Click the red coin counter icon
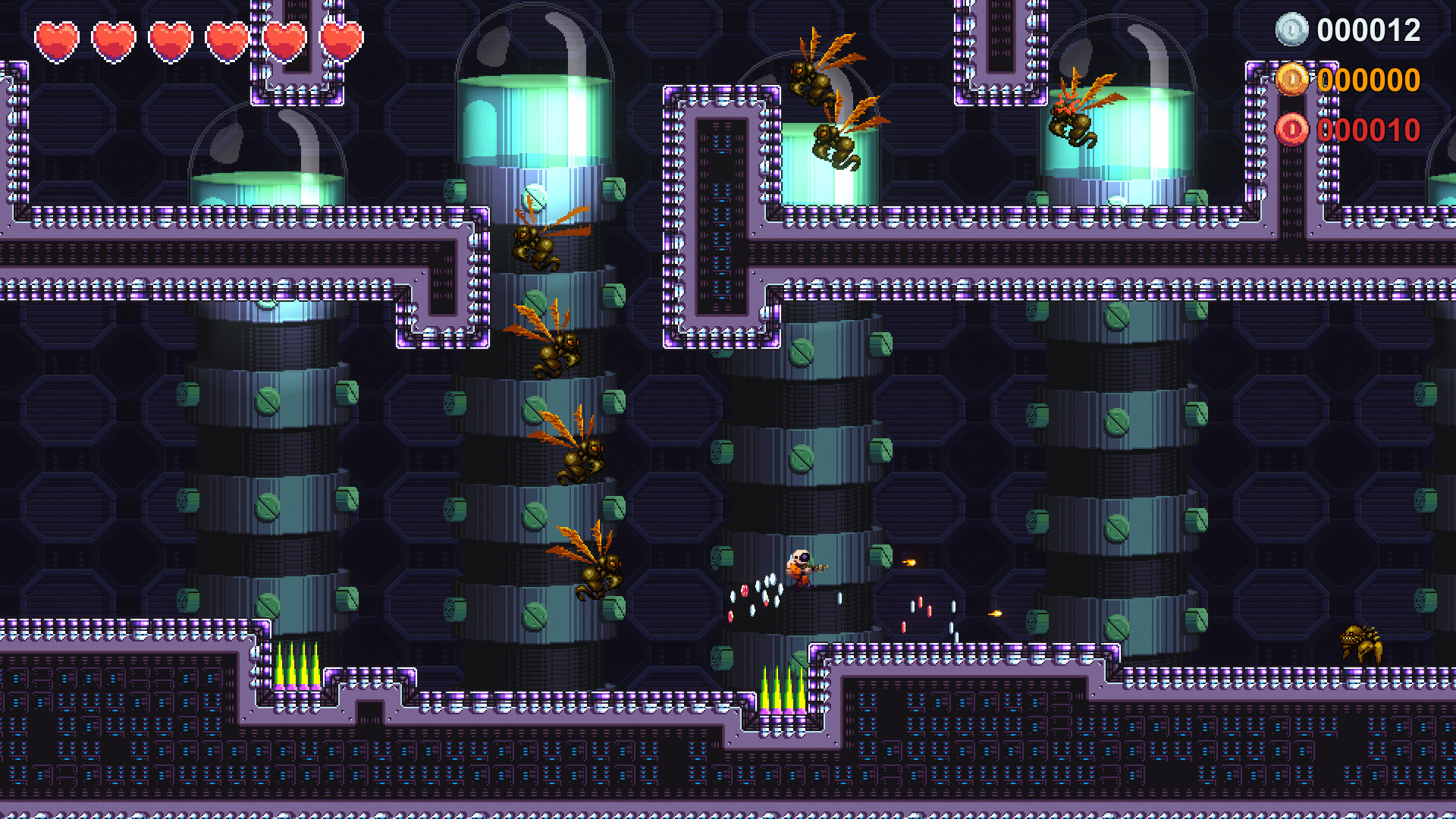 (x=1294, y=130)
